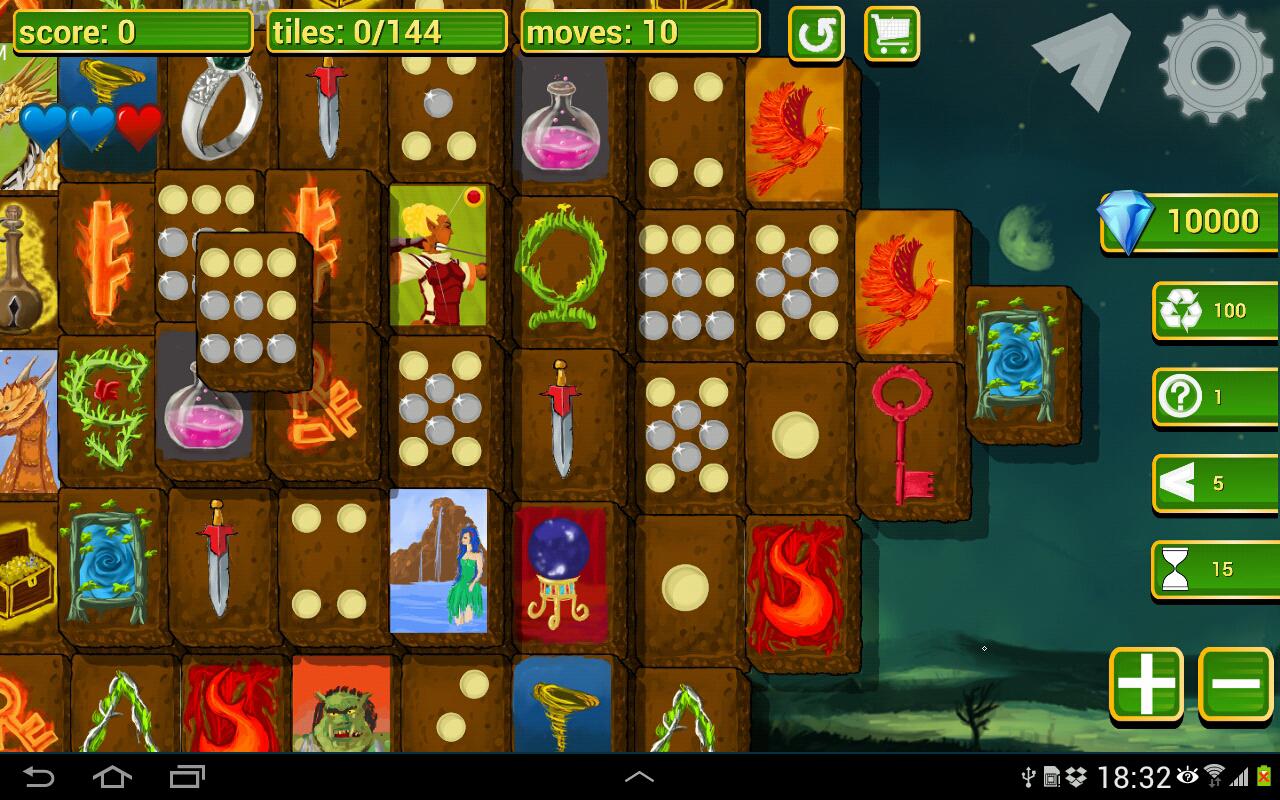This screenshot has width=1280, height=800.
Task: Activate the question mark hint button
Action: coord(1213,397)
